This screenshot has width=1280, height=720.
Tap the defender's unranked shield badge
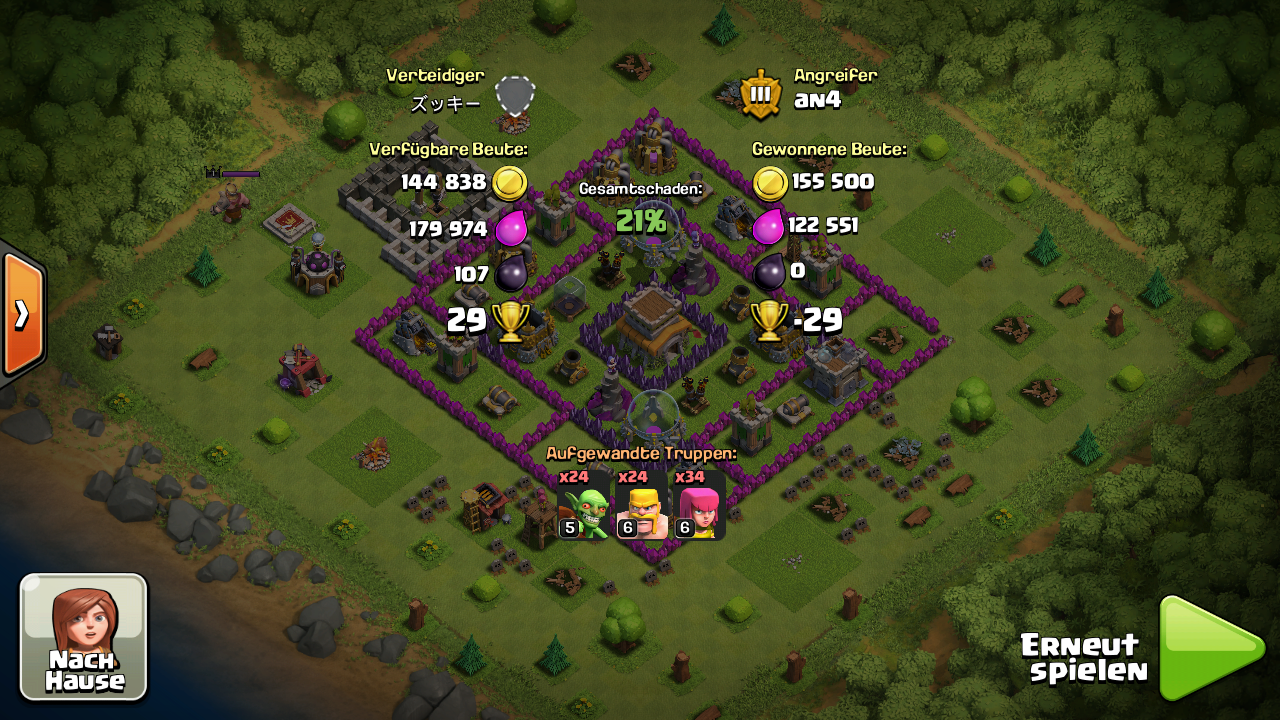515,96
